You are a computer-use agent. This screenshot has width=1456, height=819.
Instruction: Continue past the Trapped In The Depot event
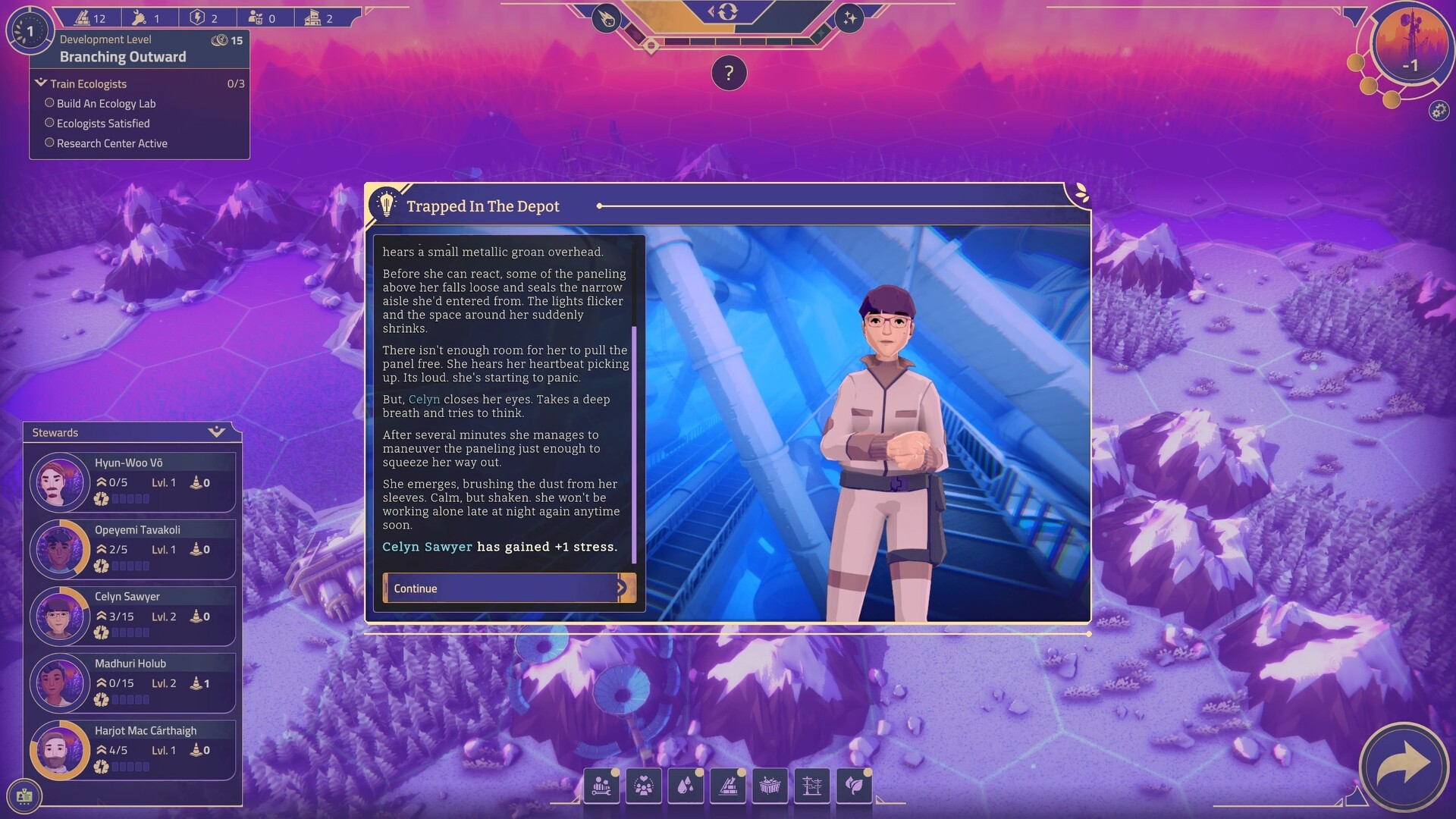pyautogui.click(x=509, y=588)
